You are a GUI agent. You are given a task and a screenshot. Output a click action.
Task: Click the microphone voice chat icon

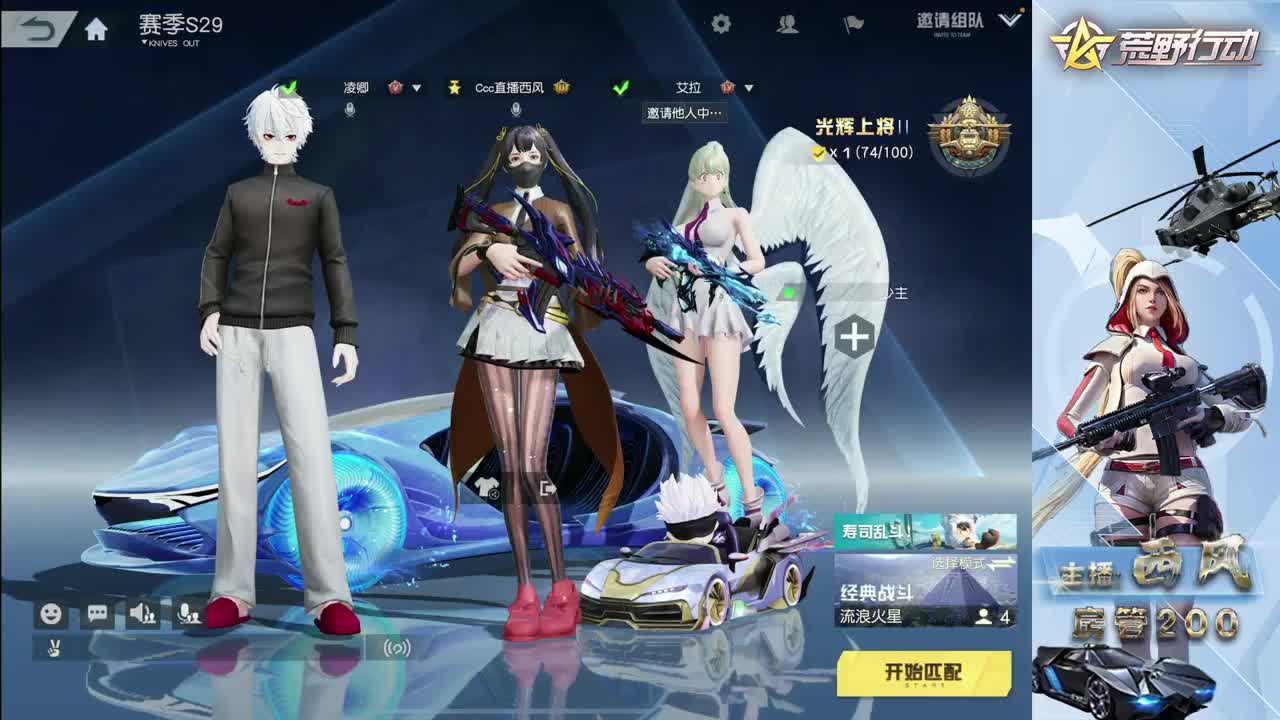coord(188,611)
